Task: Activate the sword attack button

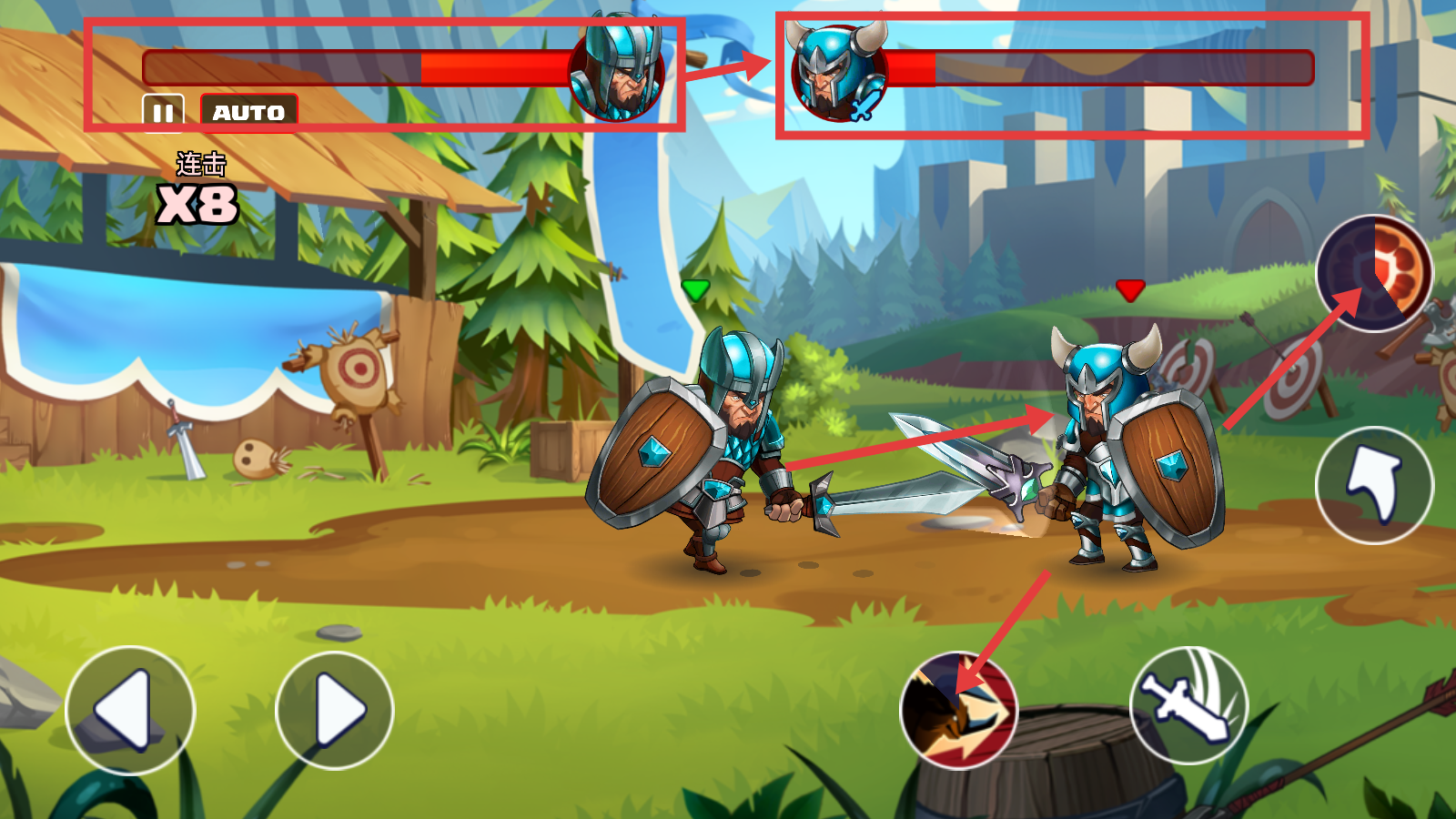Action: click(x=1188, y=706)
